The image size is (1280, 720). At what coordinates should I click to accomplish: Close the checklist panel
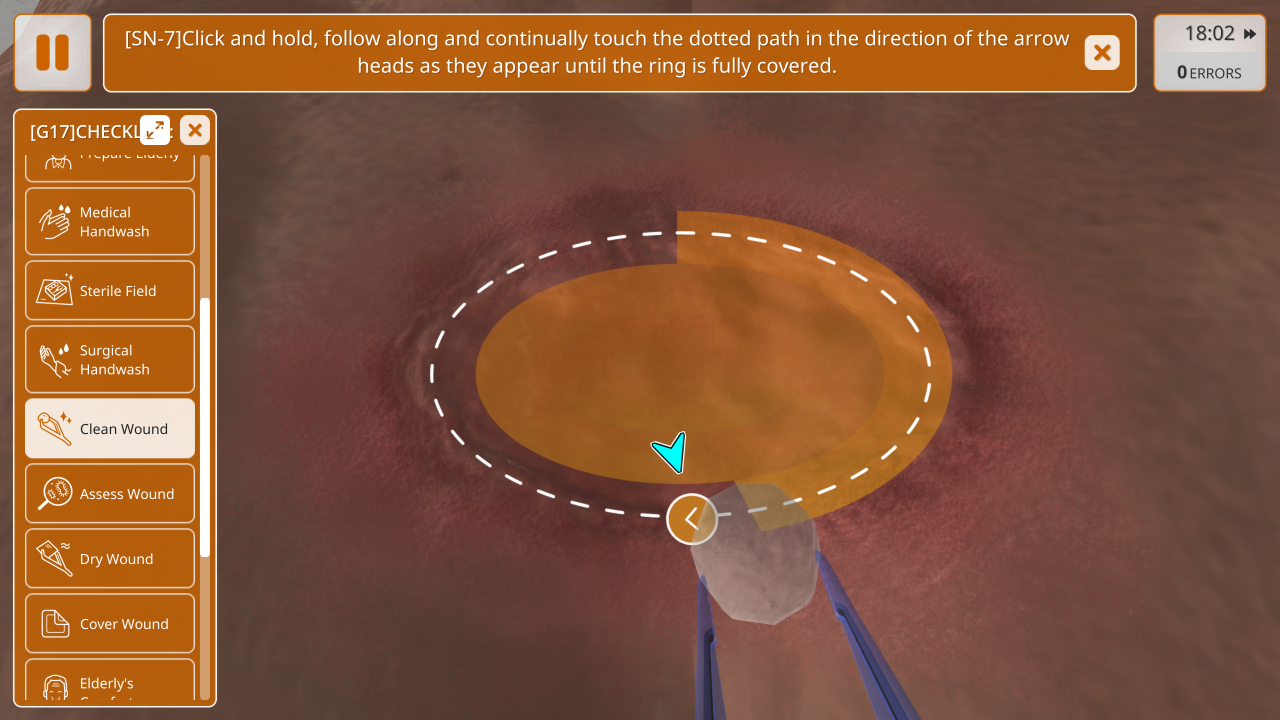pyautogui.click(x=195, y=130)
